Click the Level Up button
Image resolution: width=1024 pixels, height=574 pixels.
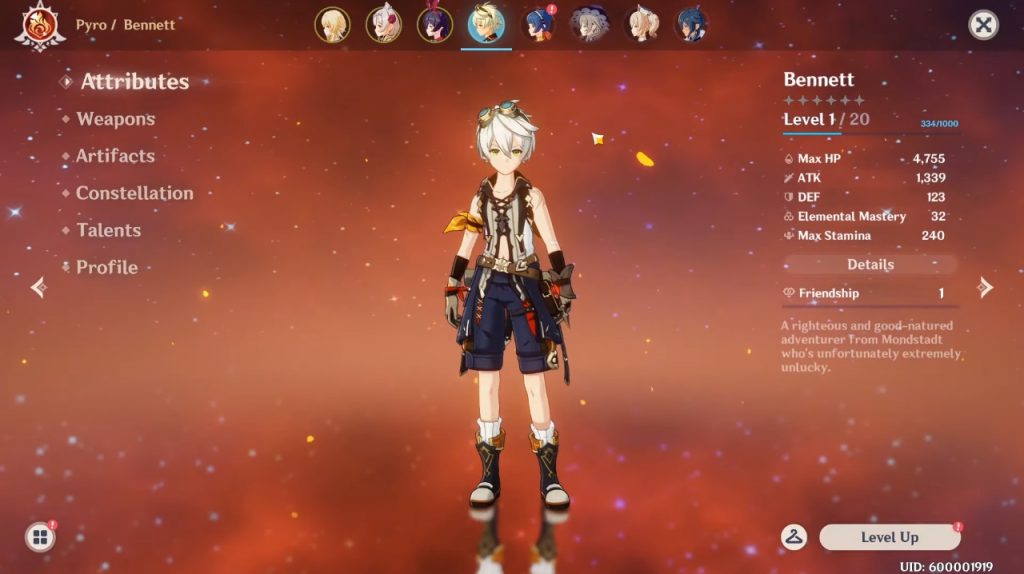[889, 537]
